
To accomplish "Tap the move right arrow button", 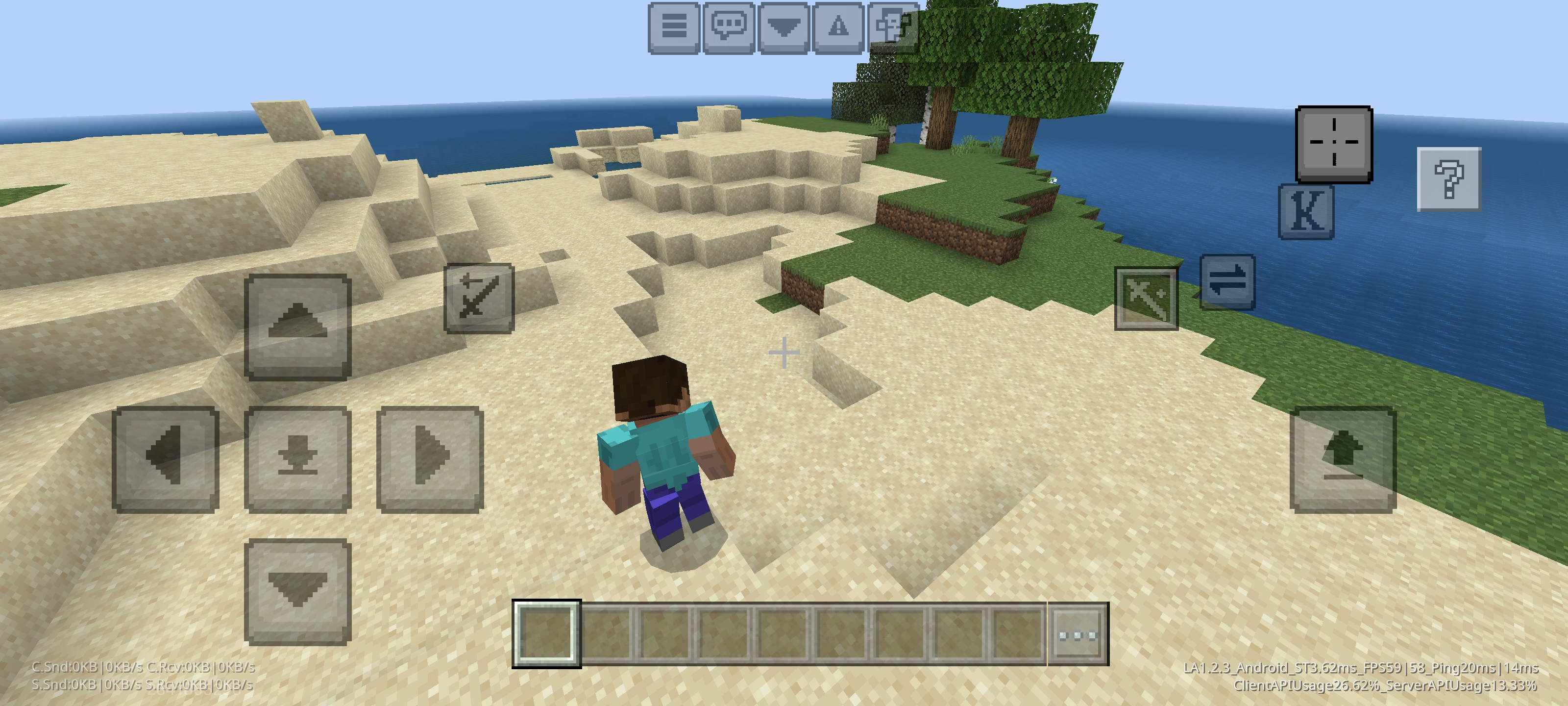I will coord(430,459).
